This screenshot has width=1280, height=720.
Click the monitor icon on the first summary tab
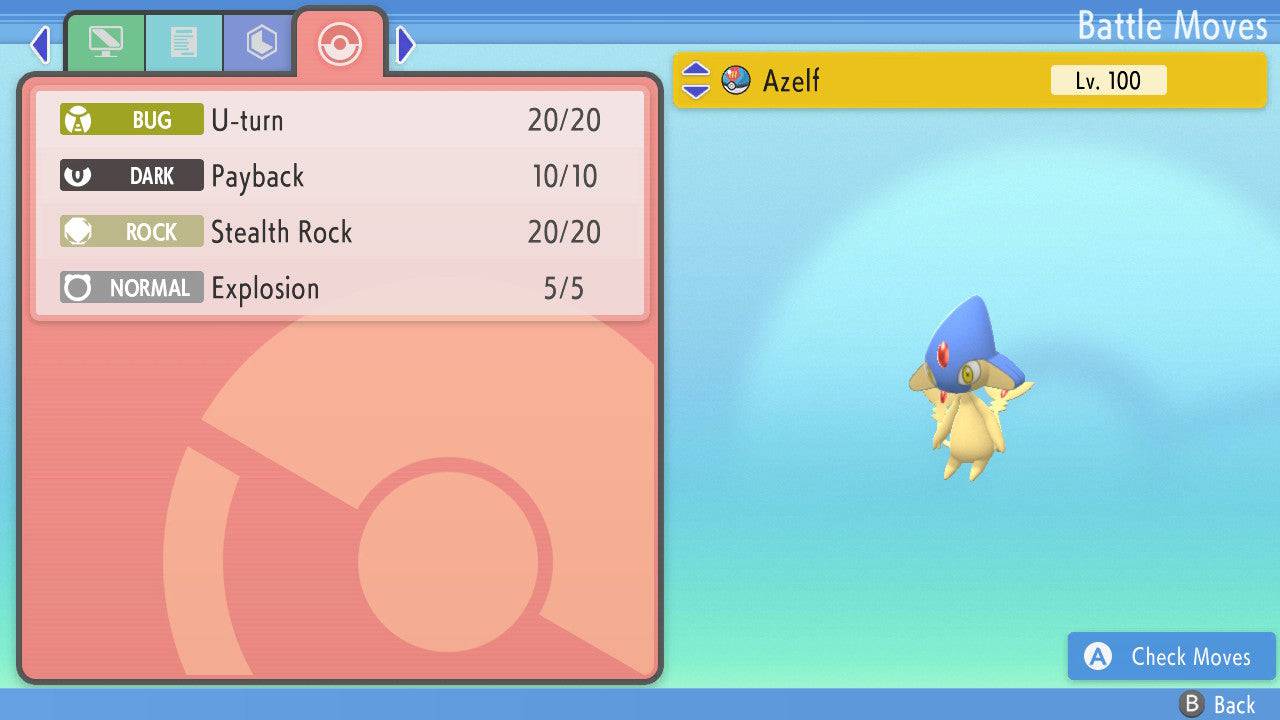tap(106, 42)
